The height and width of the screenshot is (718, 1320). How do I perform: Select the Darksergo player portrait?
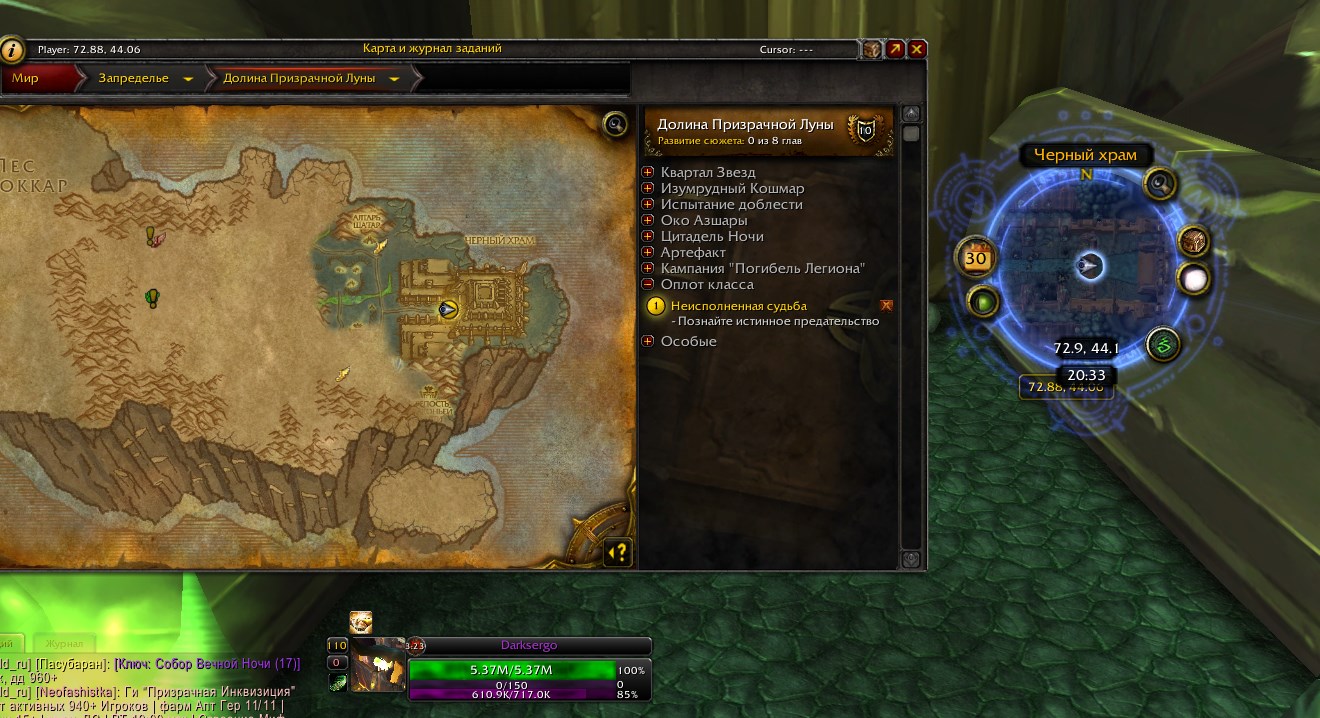pyautogui.click(x=378, y=665)
